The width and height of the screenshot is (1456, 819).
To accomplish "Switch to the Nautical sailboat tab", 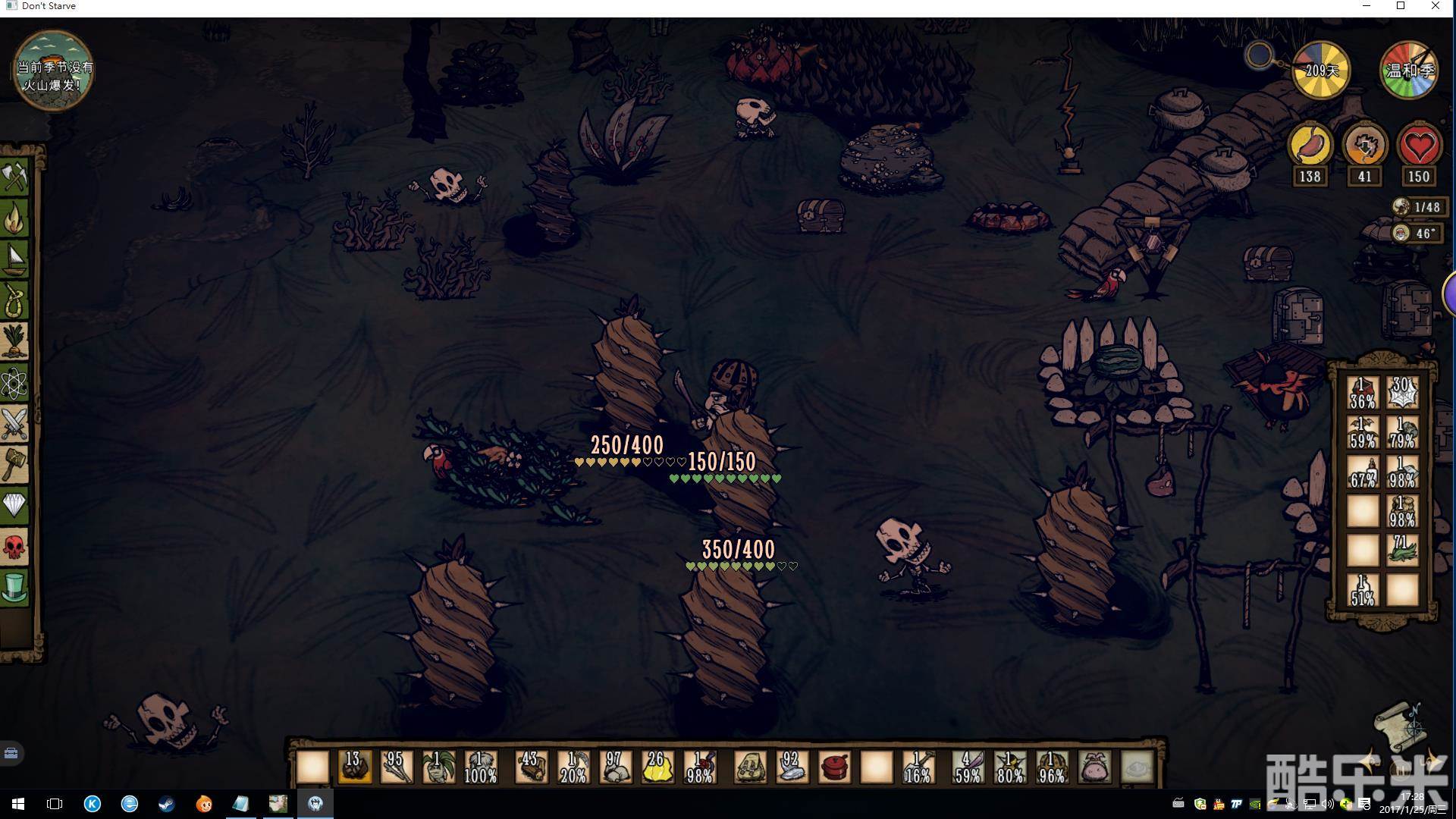I will point(15,260).
